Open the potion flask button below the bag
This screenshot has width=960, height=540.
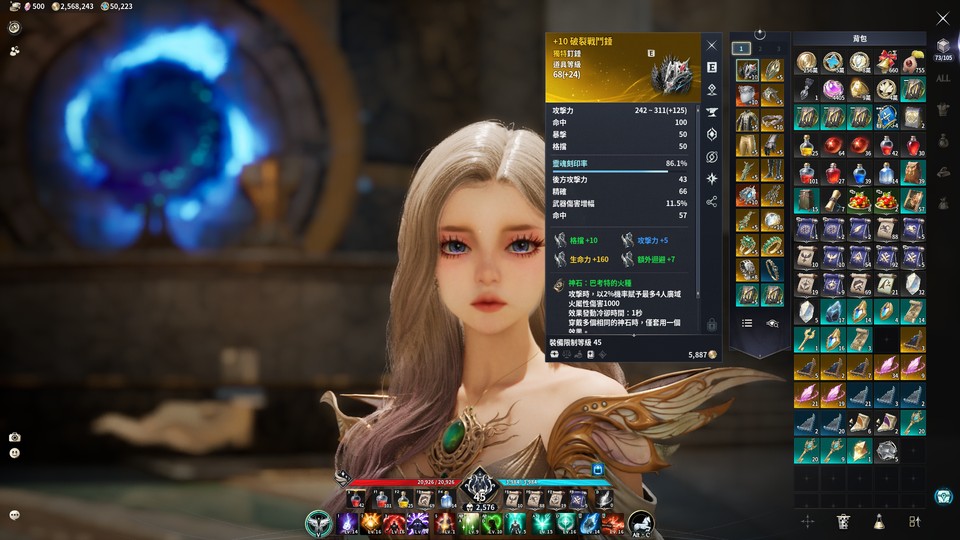click(879, 521)
